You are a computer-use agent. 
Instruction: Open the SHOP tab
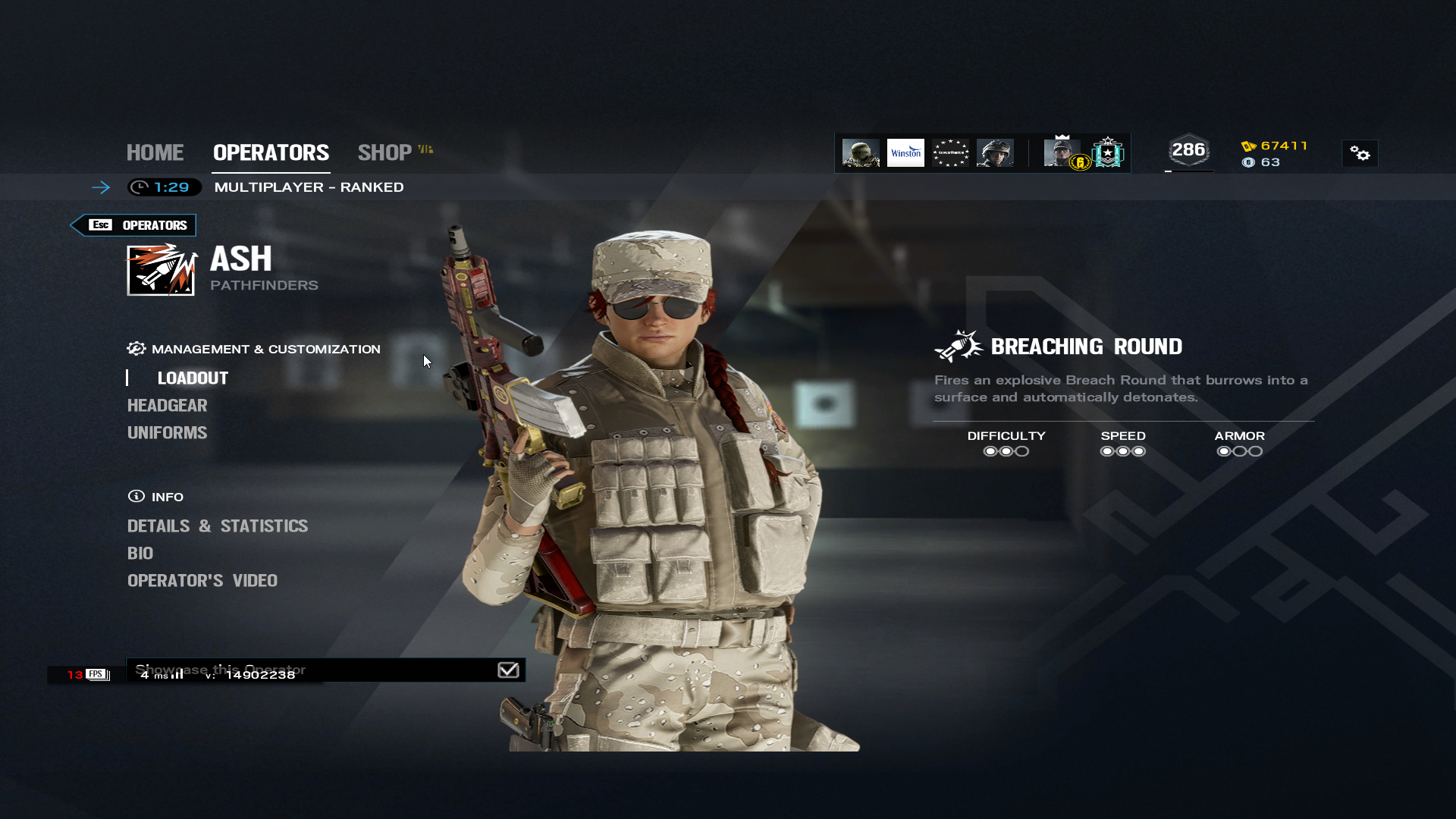[x=385, y=152]
